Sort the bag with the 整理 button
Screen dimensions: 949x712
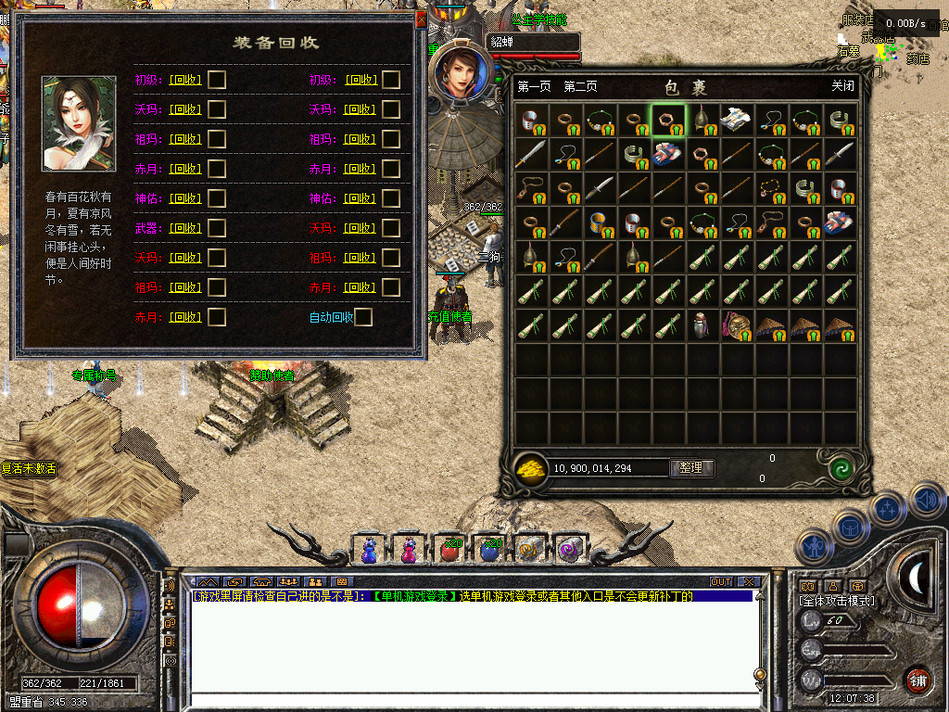(x=691, y=467)
